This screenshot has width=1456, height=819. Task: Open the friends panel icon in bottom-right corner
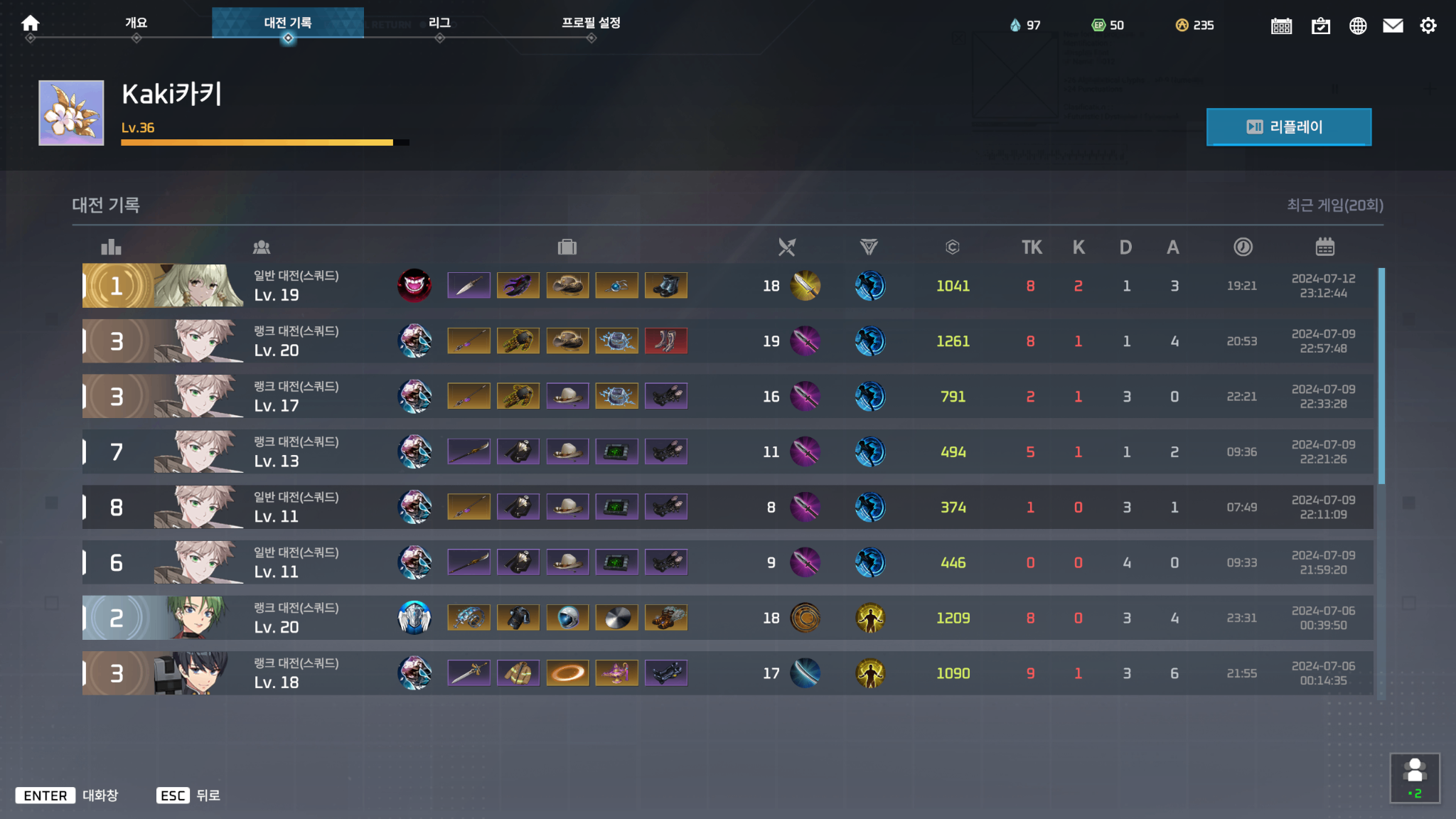[x=1416, y=777]
